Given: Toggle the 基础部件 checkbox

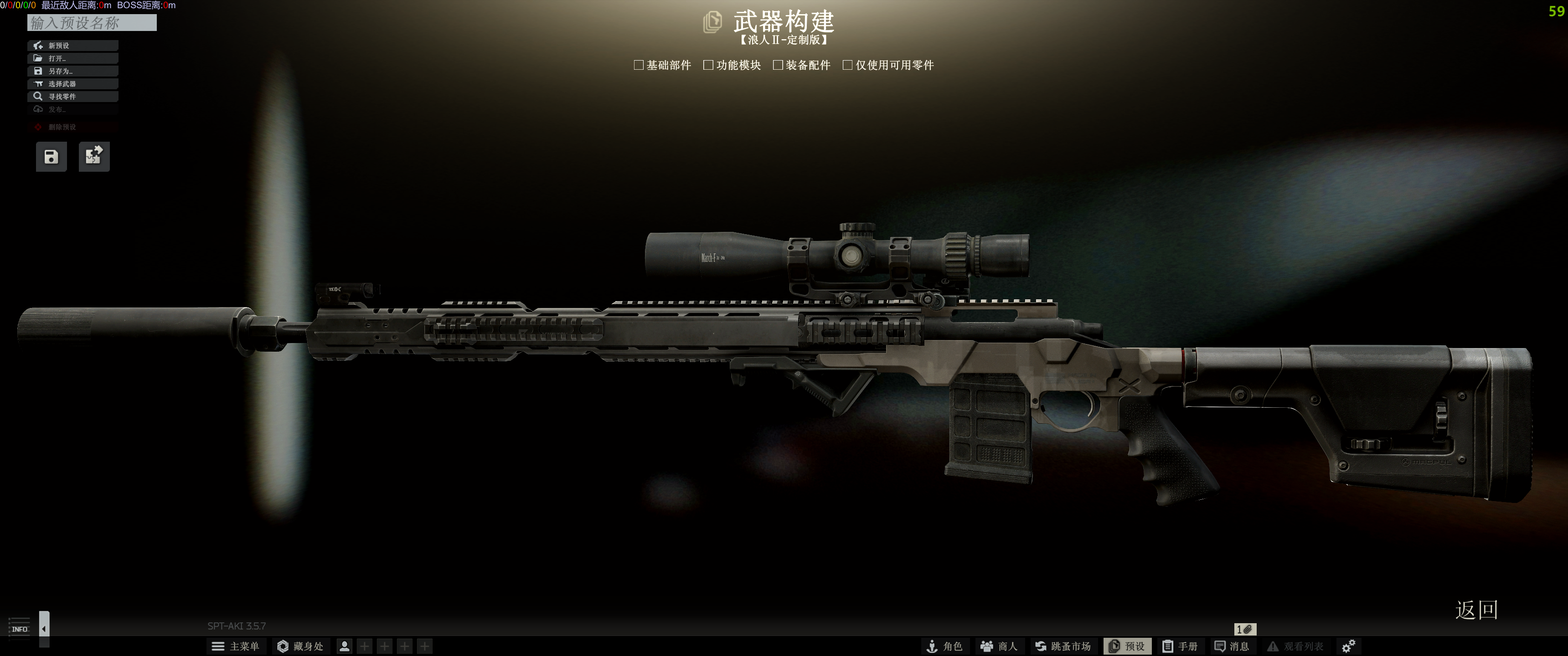Looking at the screenshot, I should 639,65.
